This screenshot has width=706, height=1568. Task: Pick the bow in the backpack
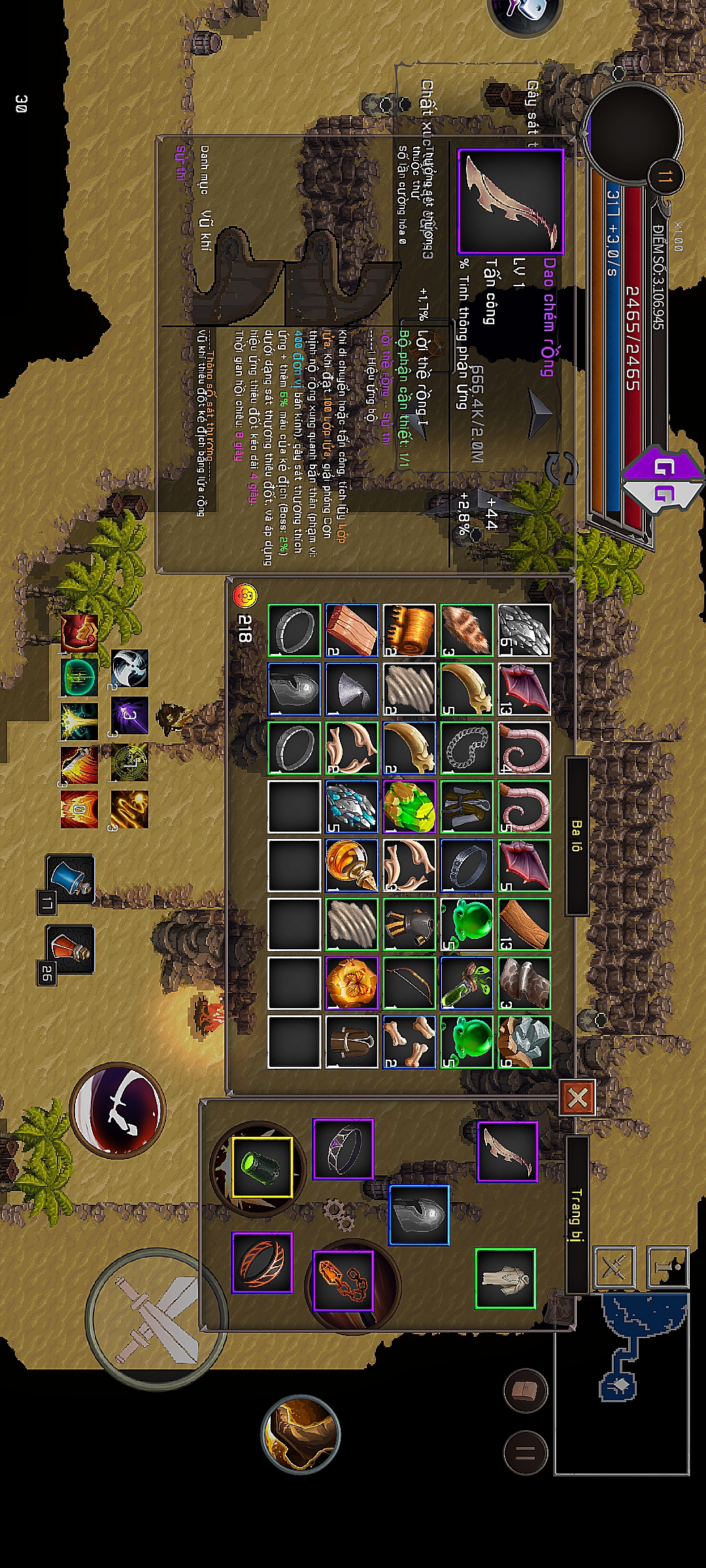[409, 983]
